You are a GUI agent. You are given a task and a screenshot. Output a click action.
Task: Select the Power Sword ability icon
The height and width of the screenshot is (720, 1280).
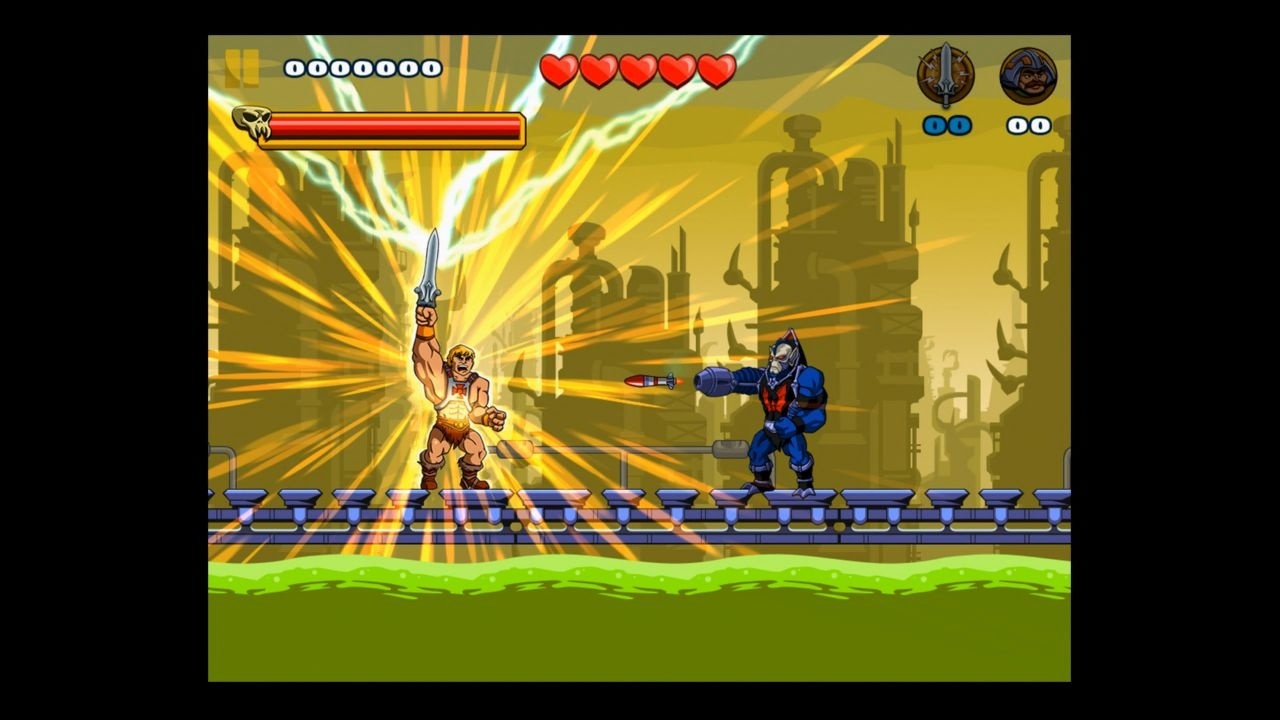945,75
